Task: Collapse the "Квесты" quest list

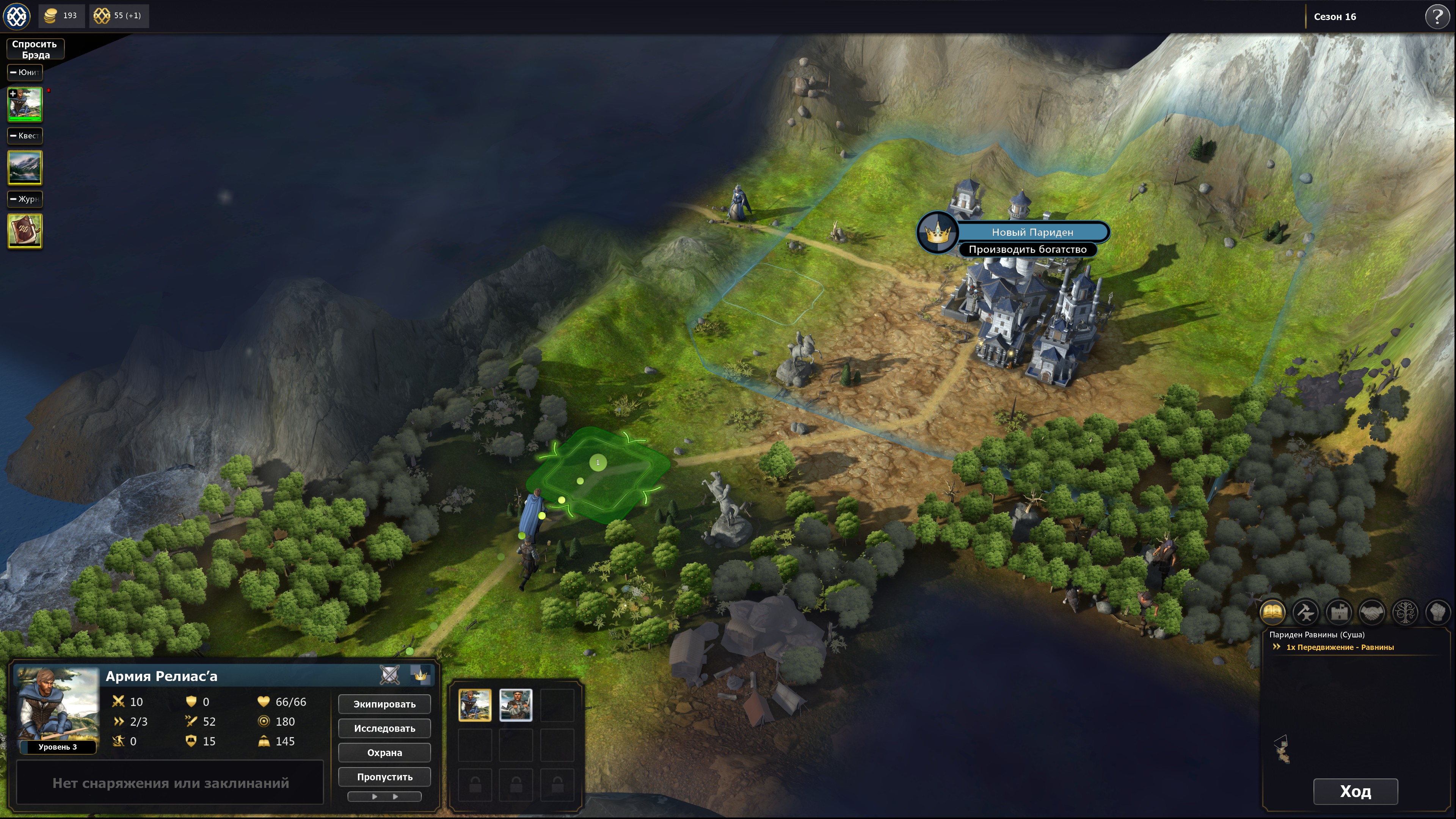Action: pyautogui.click(x=25, y=136)
